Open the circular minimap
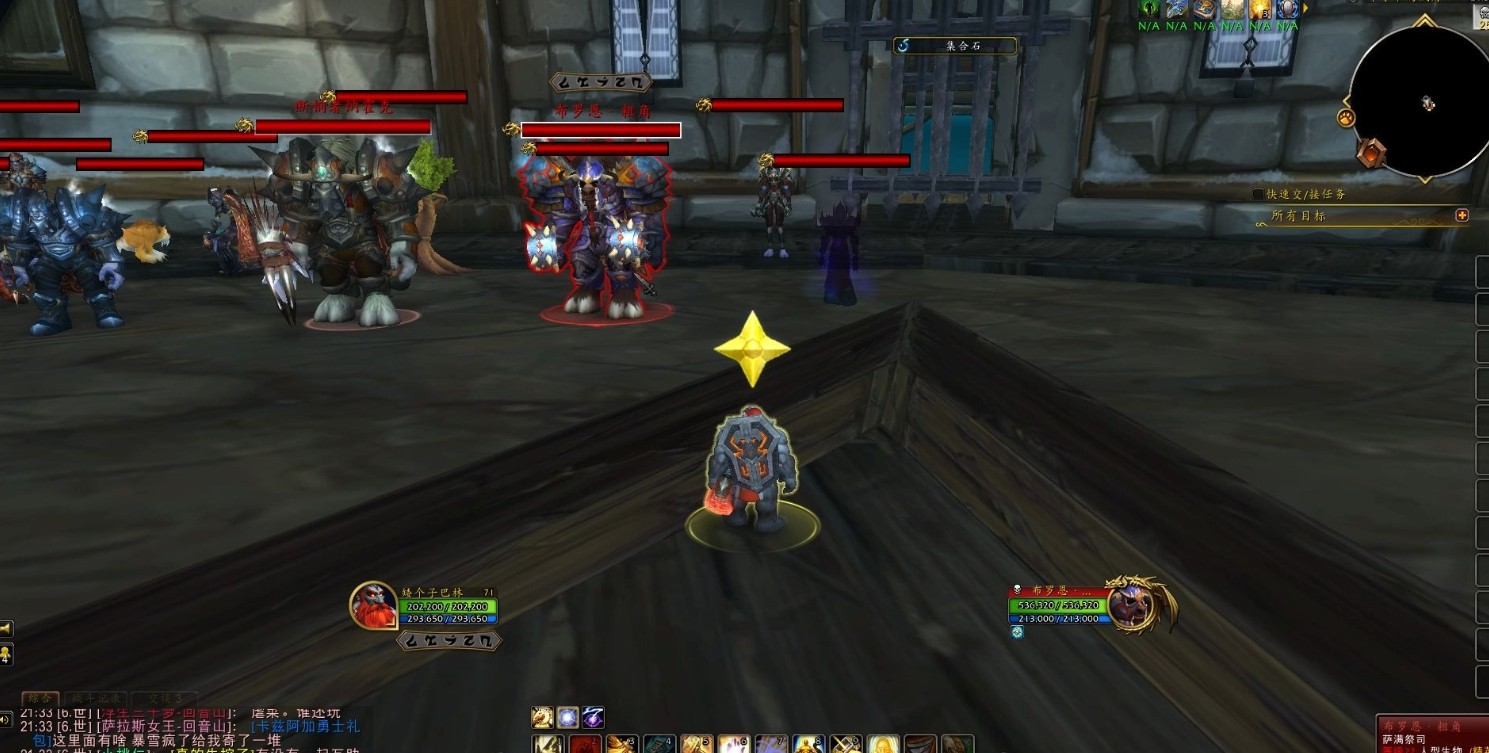 tap(1419, 102)
